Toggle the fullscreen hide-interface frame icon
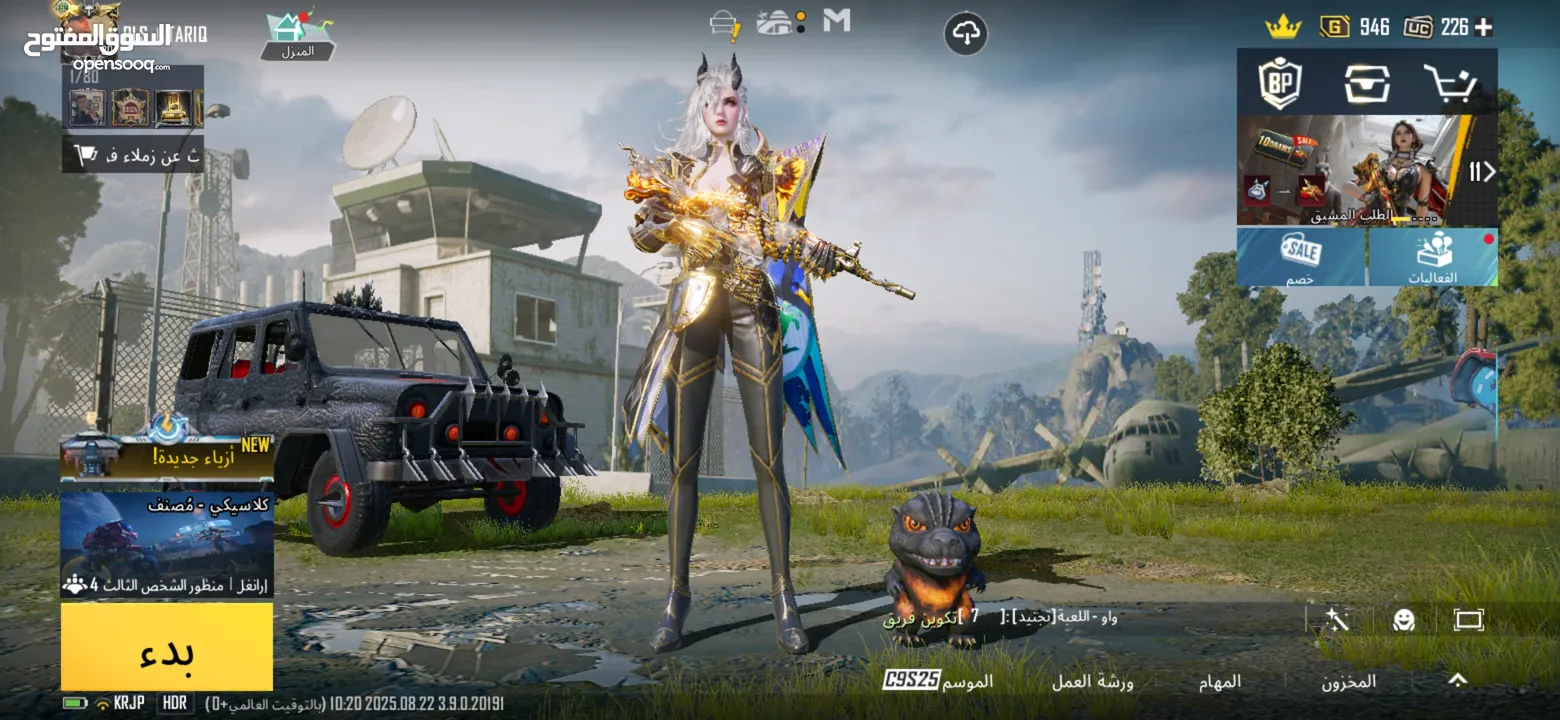The image size is (1560, 720). point(1468,620)
